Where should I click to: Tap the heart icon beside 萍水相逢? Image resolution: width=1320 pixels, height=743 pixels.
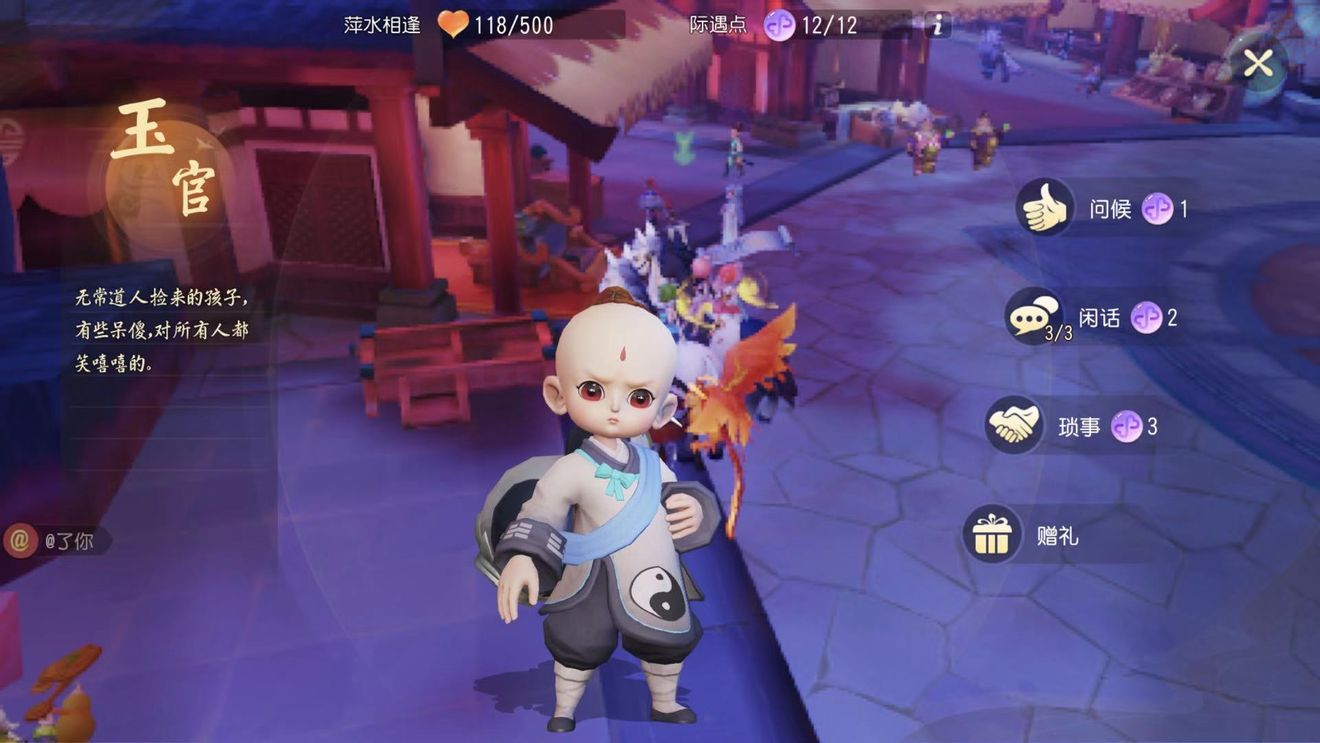[452, 25]
